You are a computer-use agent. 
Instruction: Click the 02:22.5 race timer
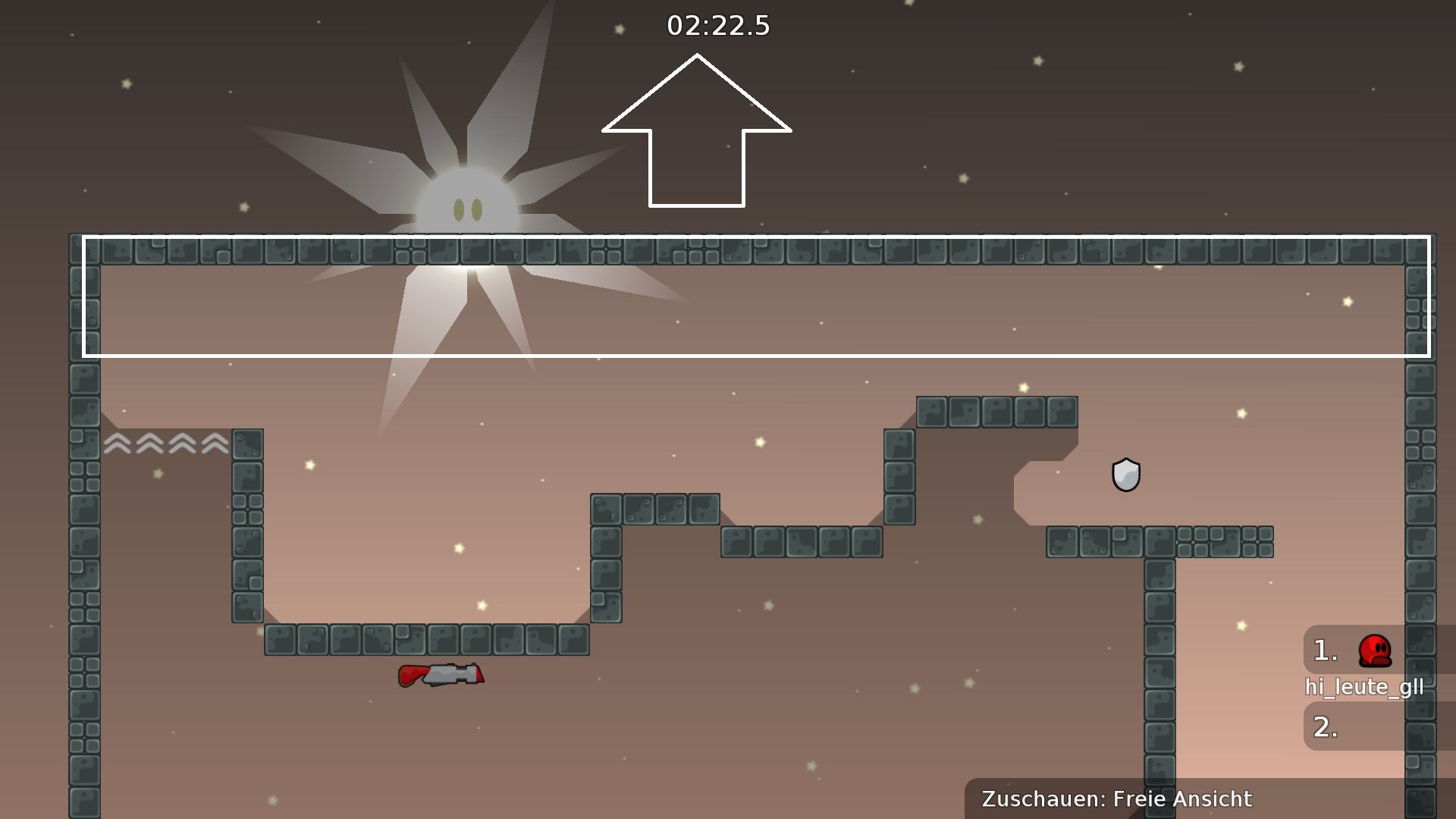coord(717,27)
